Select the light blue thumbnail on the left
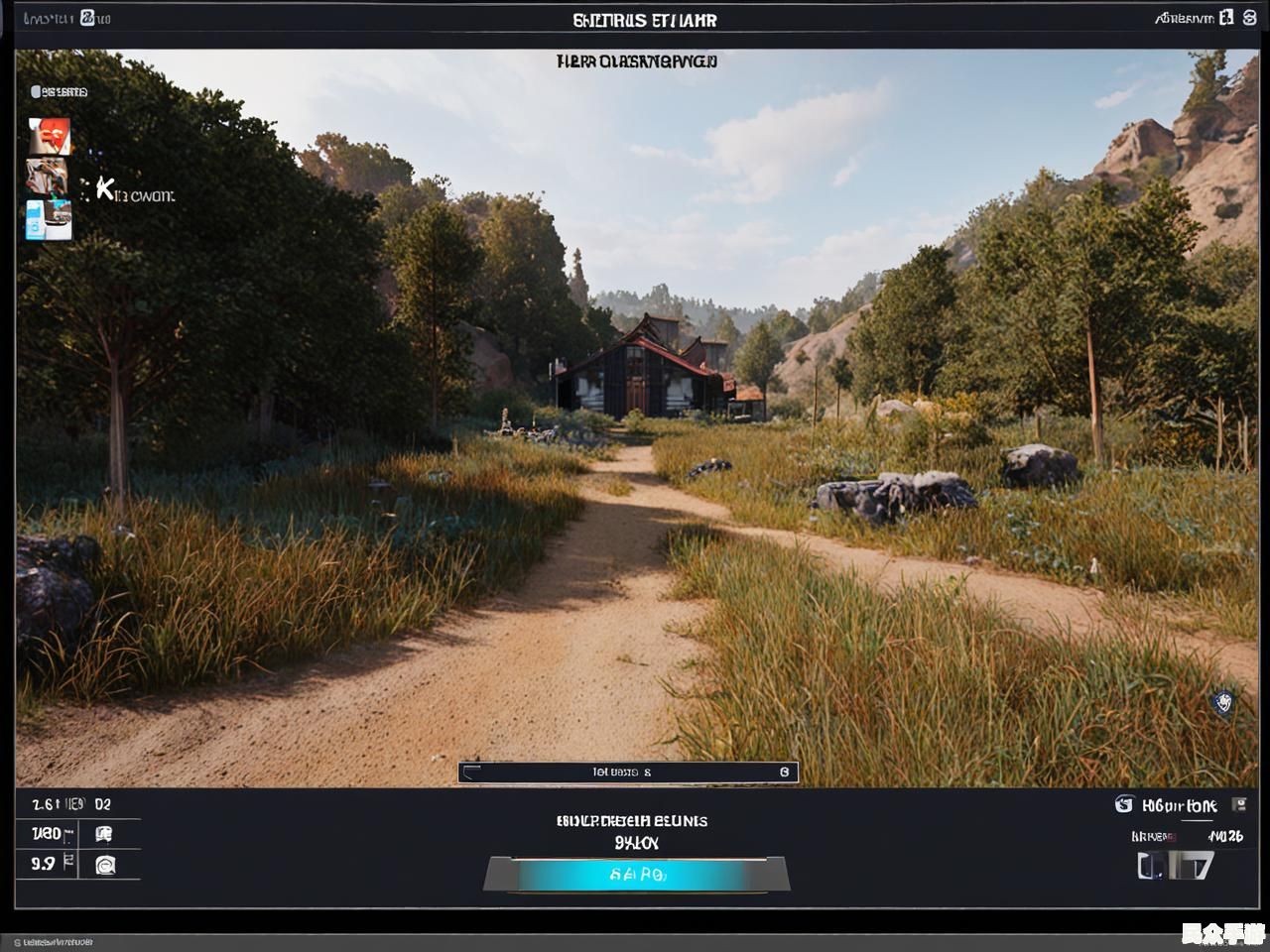Image resolution: width=1270 pixels, height=952 pixels. point(49,219)
